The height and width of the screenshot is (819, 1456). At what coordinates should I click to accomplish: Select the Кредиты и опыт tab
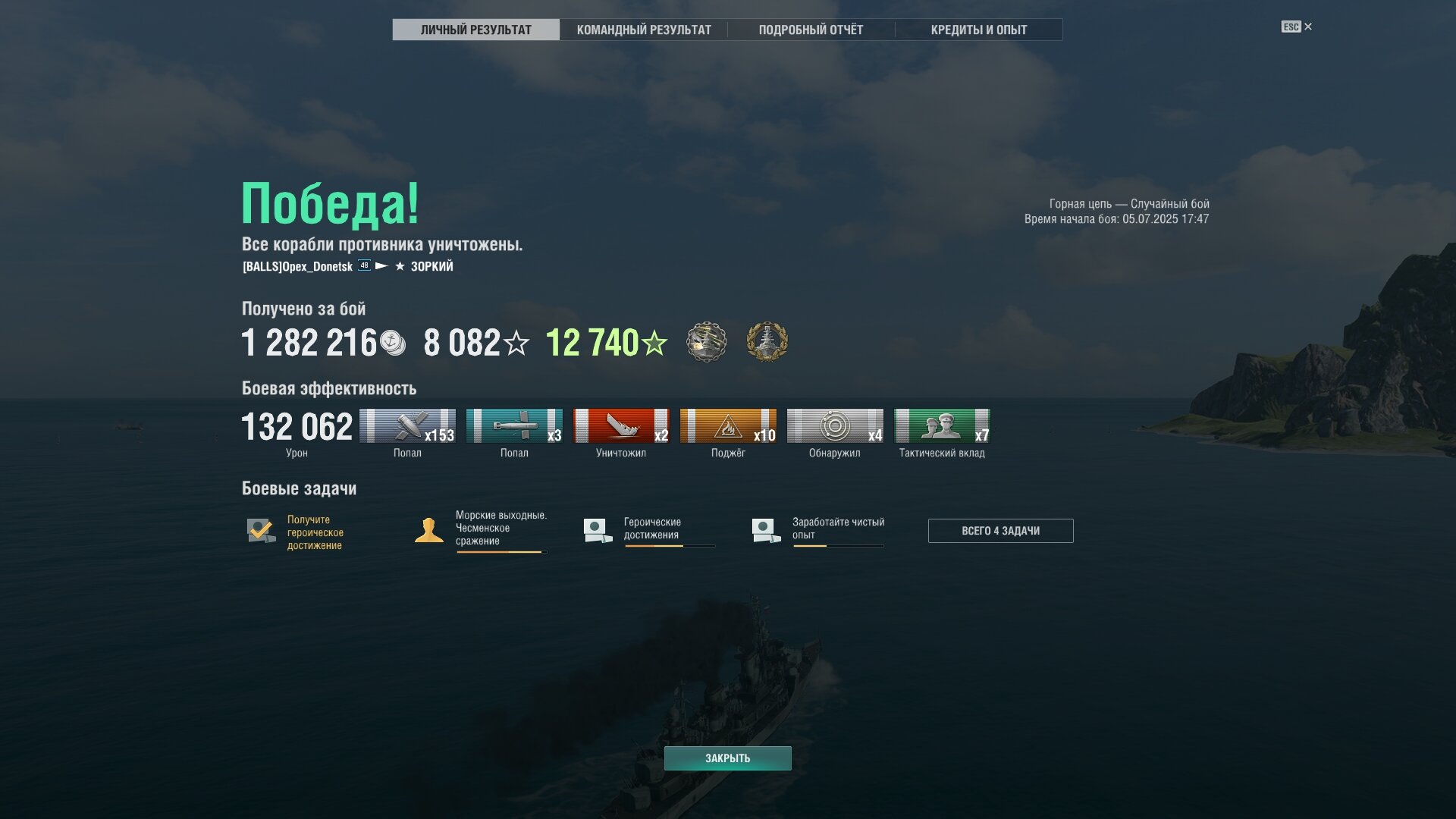pos(978,30)
